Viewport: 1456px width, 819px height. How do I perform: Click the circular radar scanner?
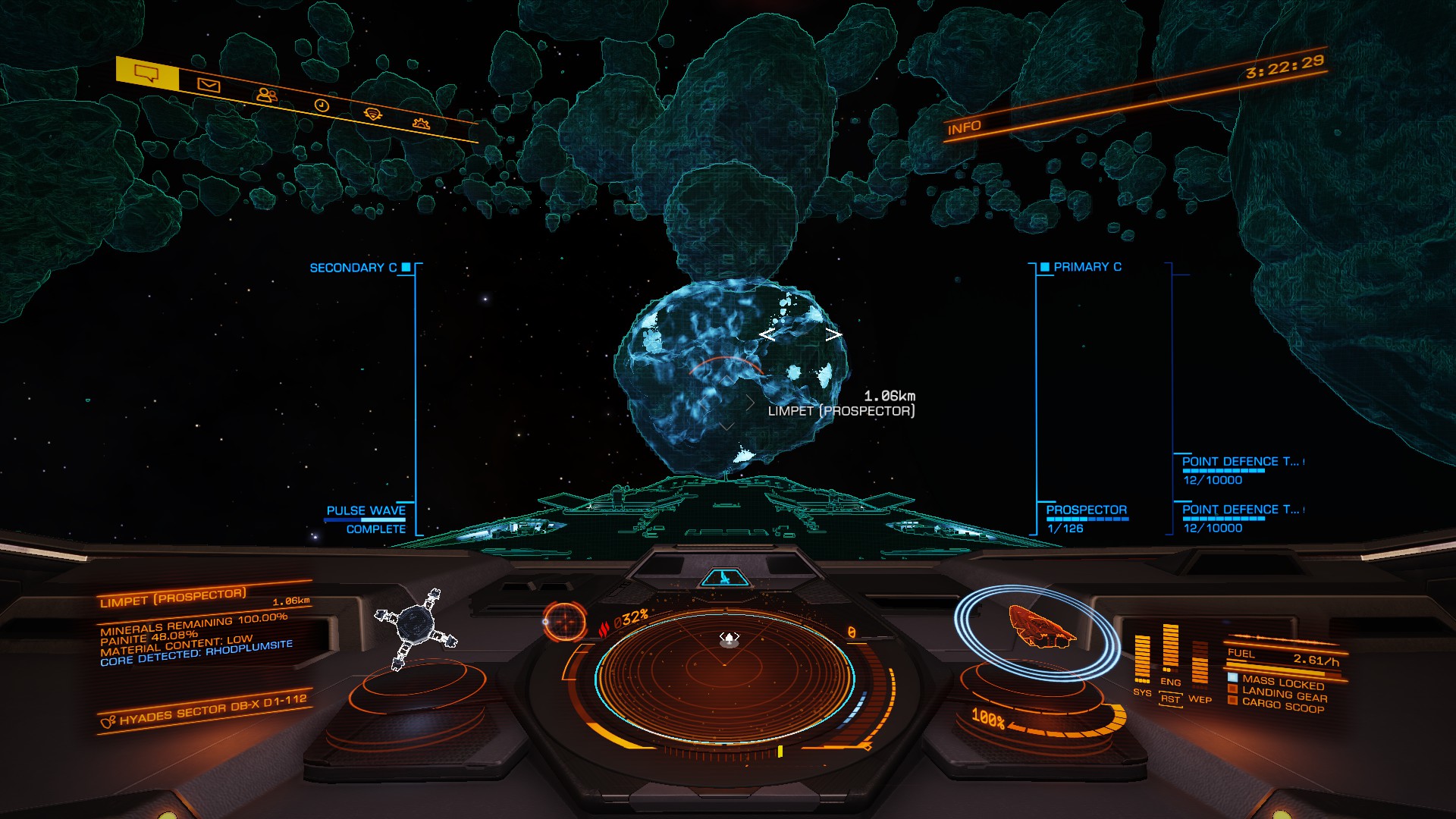724,676
